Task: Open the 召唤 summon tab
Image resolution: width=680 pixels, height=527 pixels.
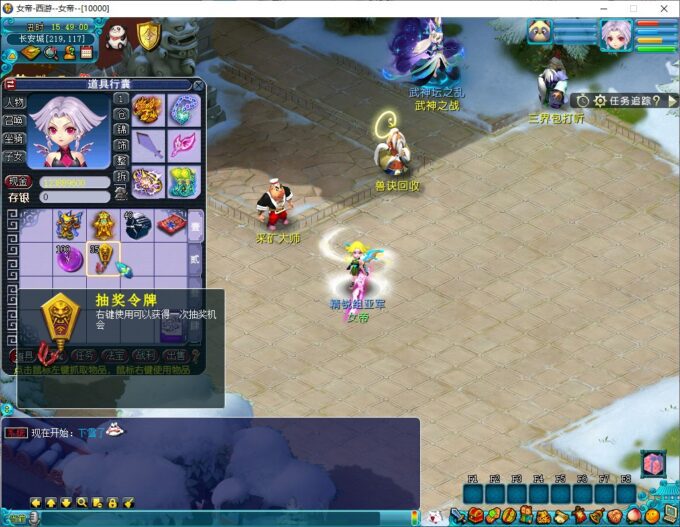Action: 14,120
